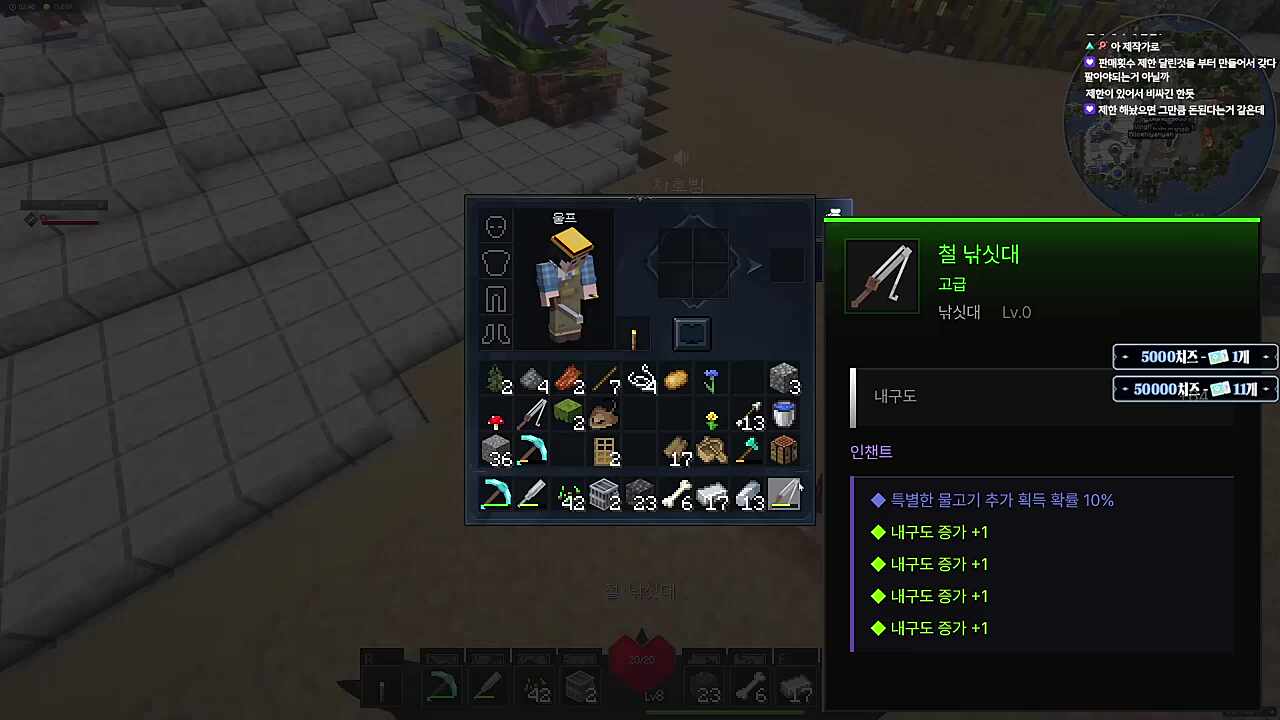Screen dimensions: 1280x720
Task: Select the bone stack of 6
Action: pos(677,494)
